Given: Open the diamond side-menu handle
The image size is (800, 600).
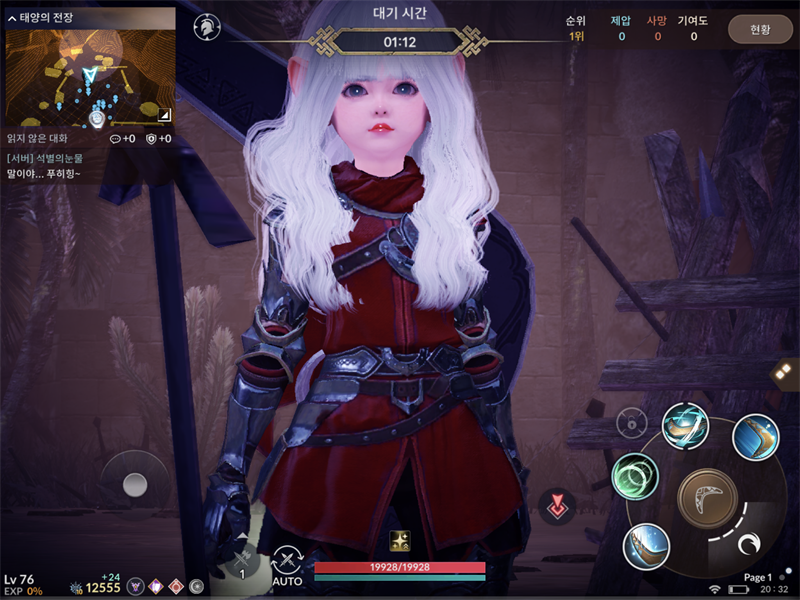Looking at the screenshot, I should point(786,373).
